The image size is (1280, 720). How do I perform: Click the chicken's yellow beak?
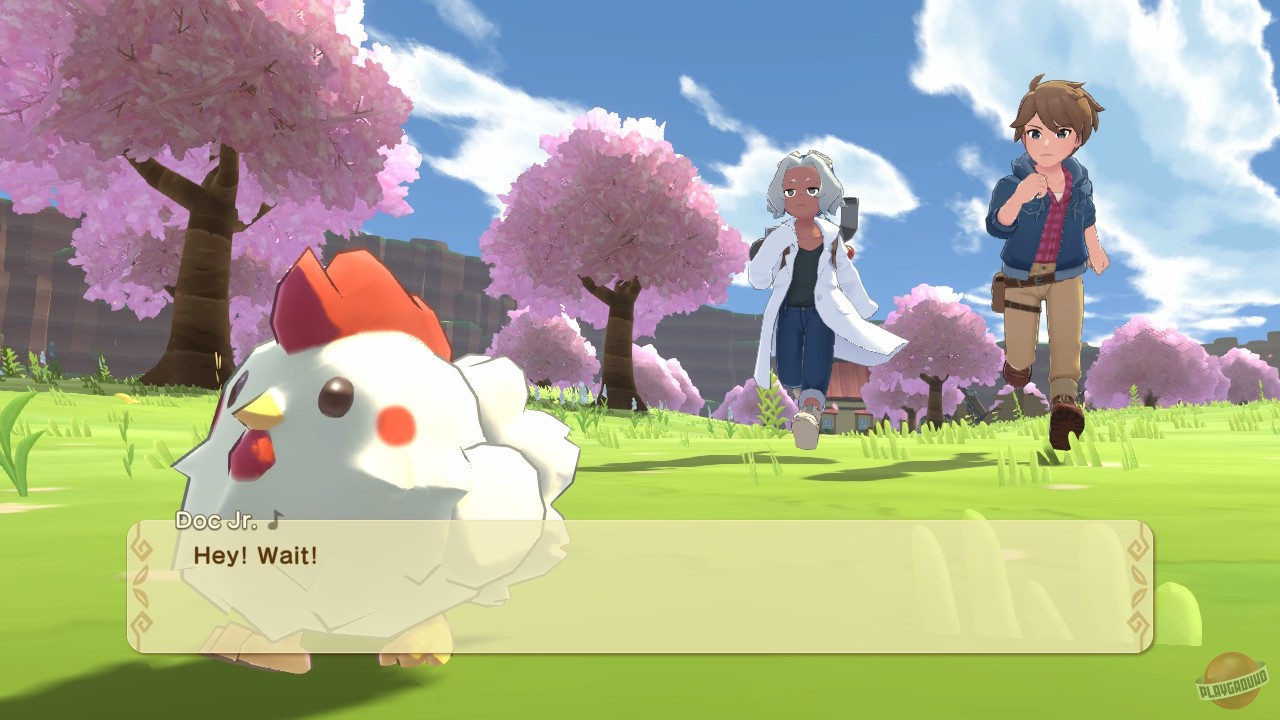pyautogui.click(x=262, y=410)
